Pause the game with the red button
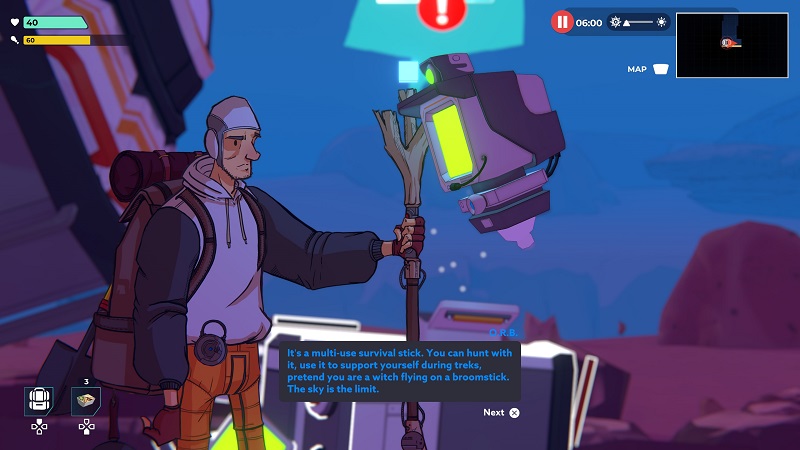800x450 pixels. (x=562, y=21)
